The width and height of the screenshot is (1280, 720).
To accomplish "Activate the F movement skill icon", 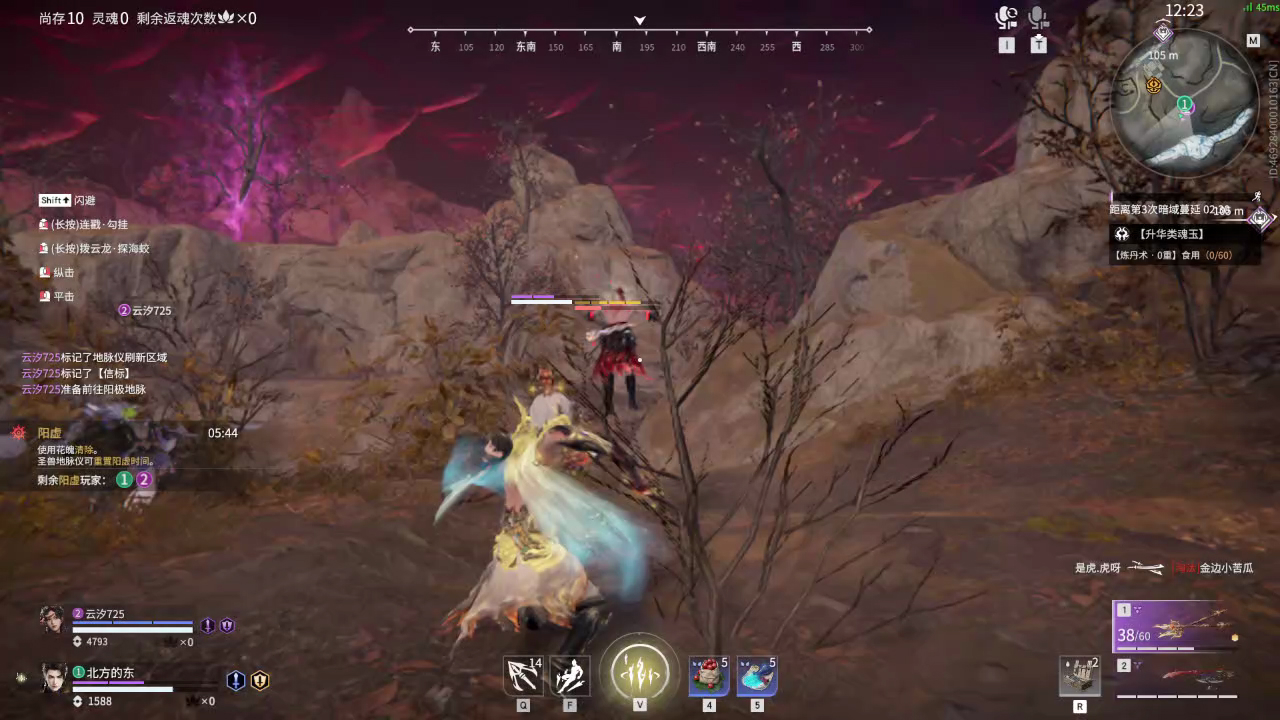I will 570,673.
